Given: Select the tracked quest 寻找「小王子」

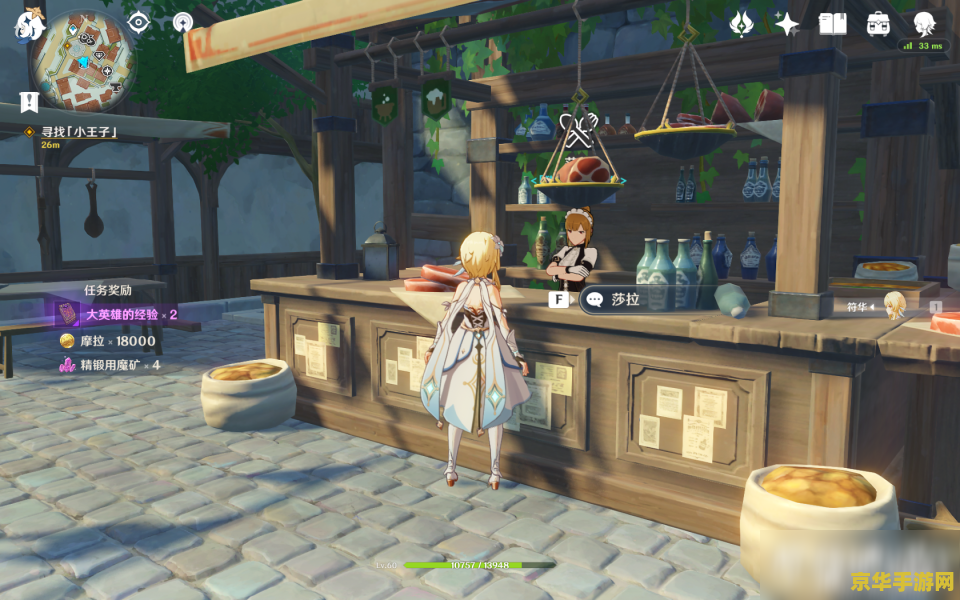Looking at the screenshot, I should pyautogui.click(x=78, y=131).
